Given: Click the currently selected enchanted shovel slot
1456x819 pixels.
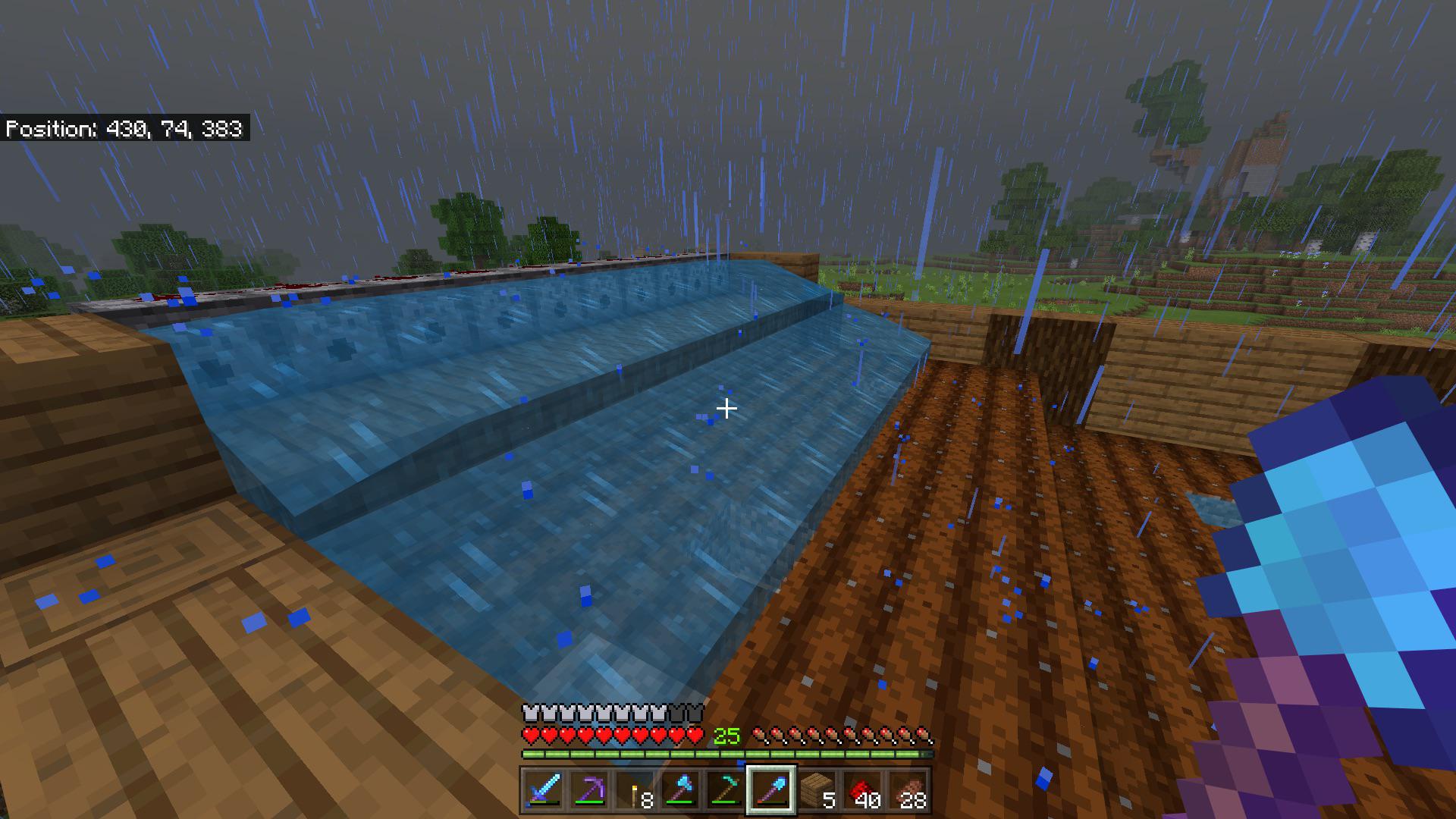Looking at the screenshot, I should 773,790.
